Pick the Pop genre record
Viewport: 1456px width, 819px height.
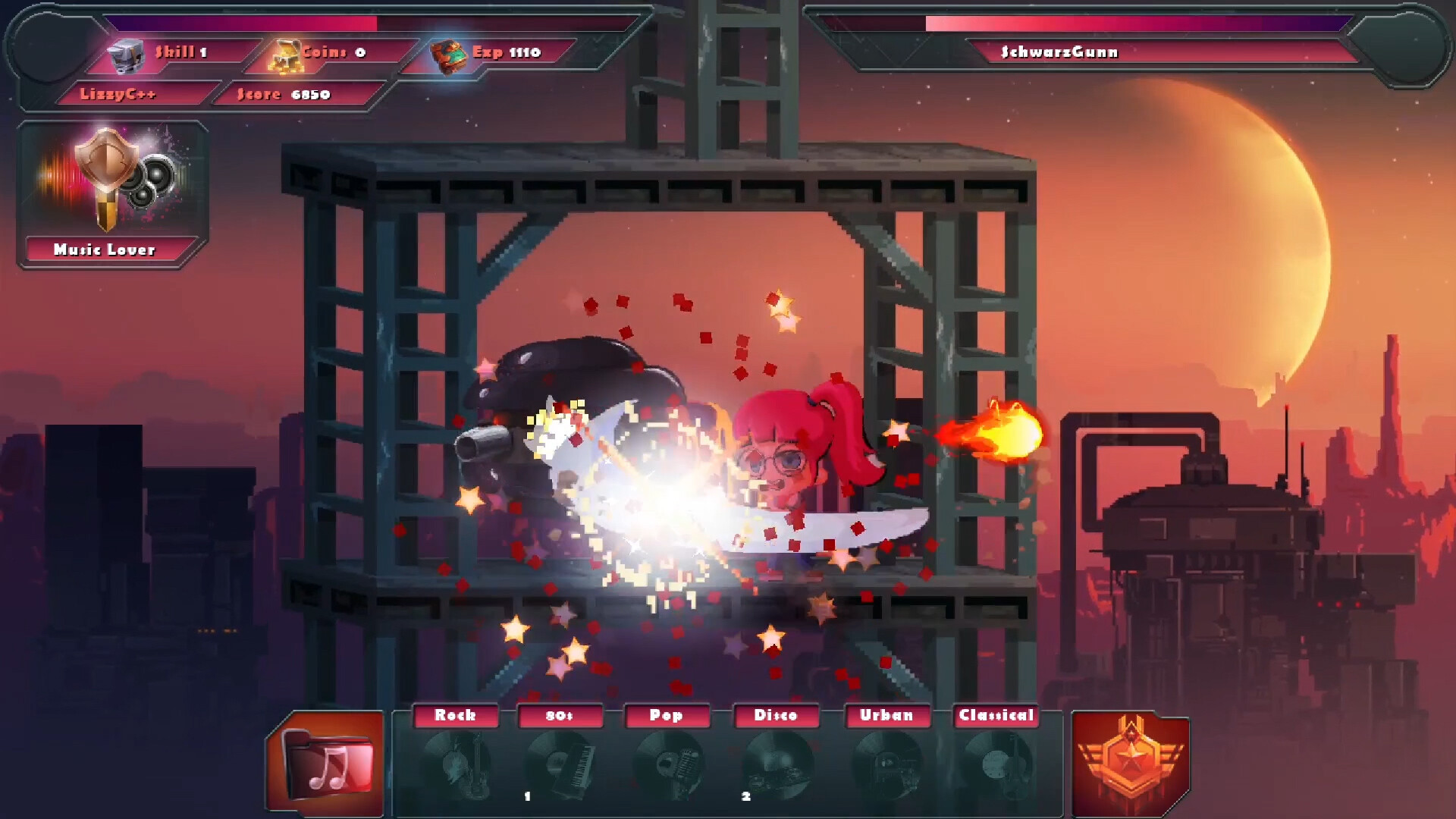667,762
